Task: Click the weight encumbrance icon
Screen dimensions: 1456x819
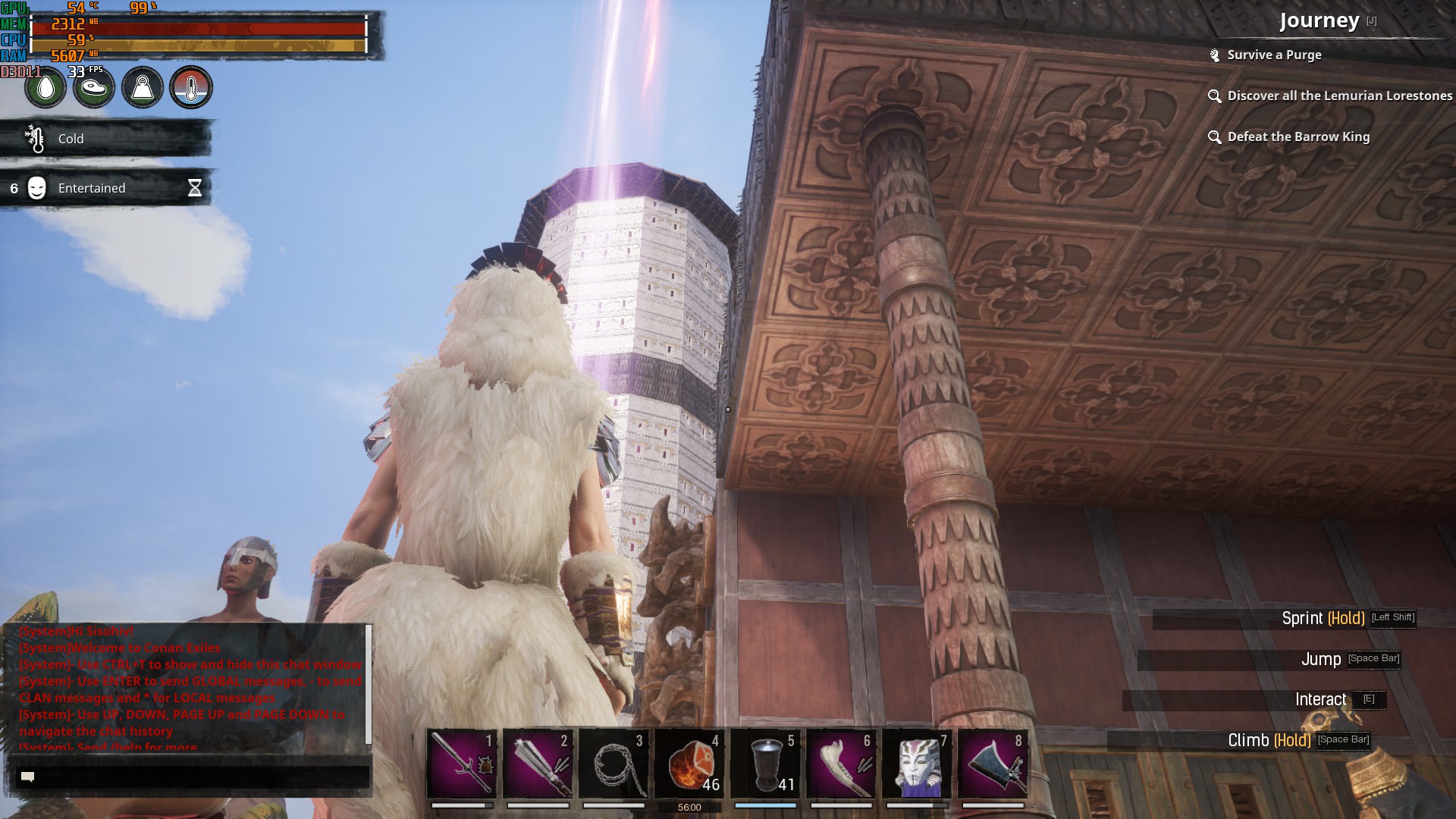Action: (143, 88)
